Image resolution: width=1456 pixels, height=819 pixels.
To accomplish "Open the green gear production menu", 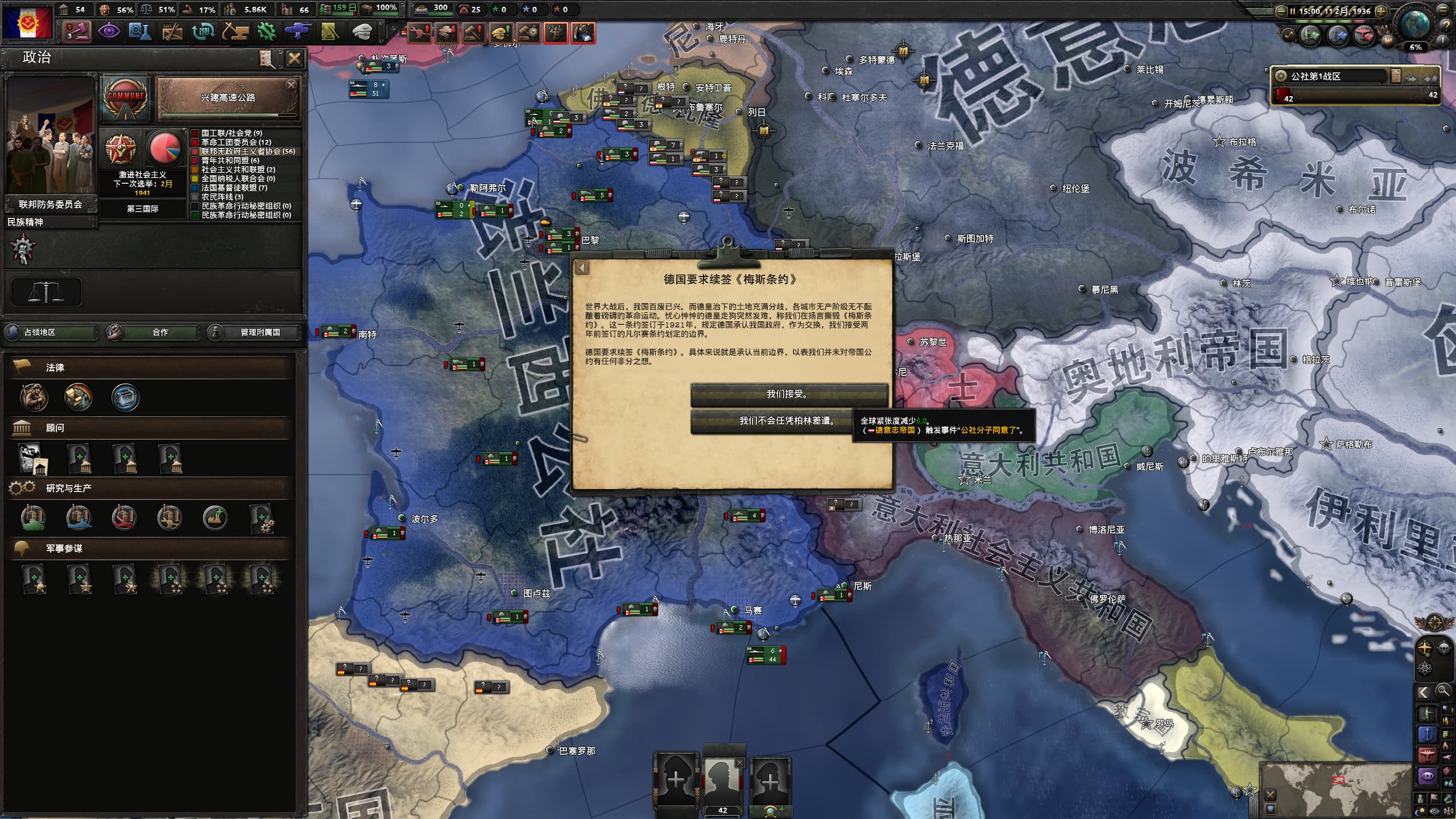I will [x=266, y=31].
